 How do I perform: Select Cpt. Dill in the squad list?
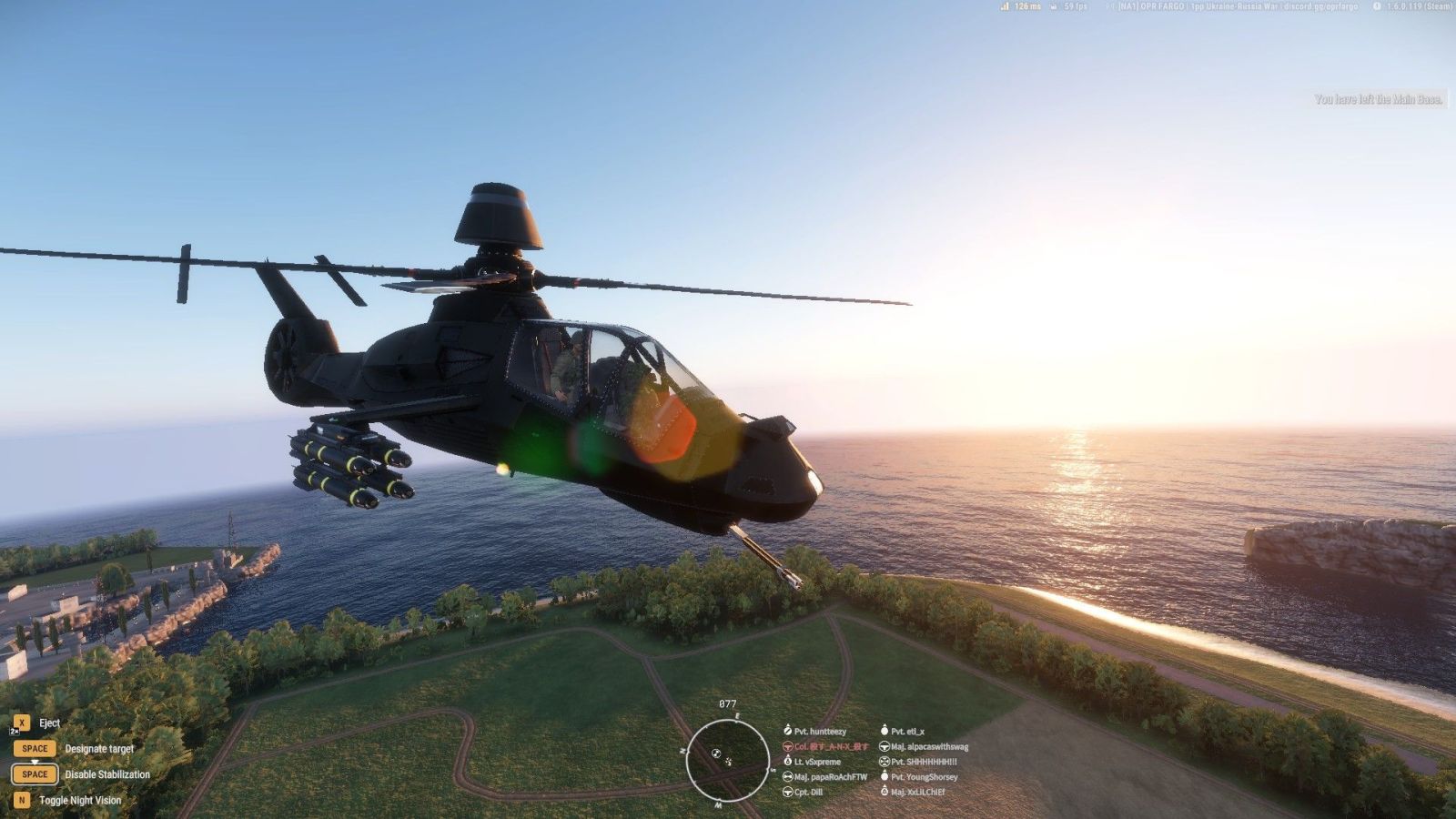coord(807,792)
